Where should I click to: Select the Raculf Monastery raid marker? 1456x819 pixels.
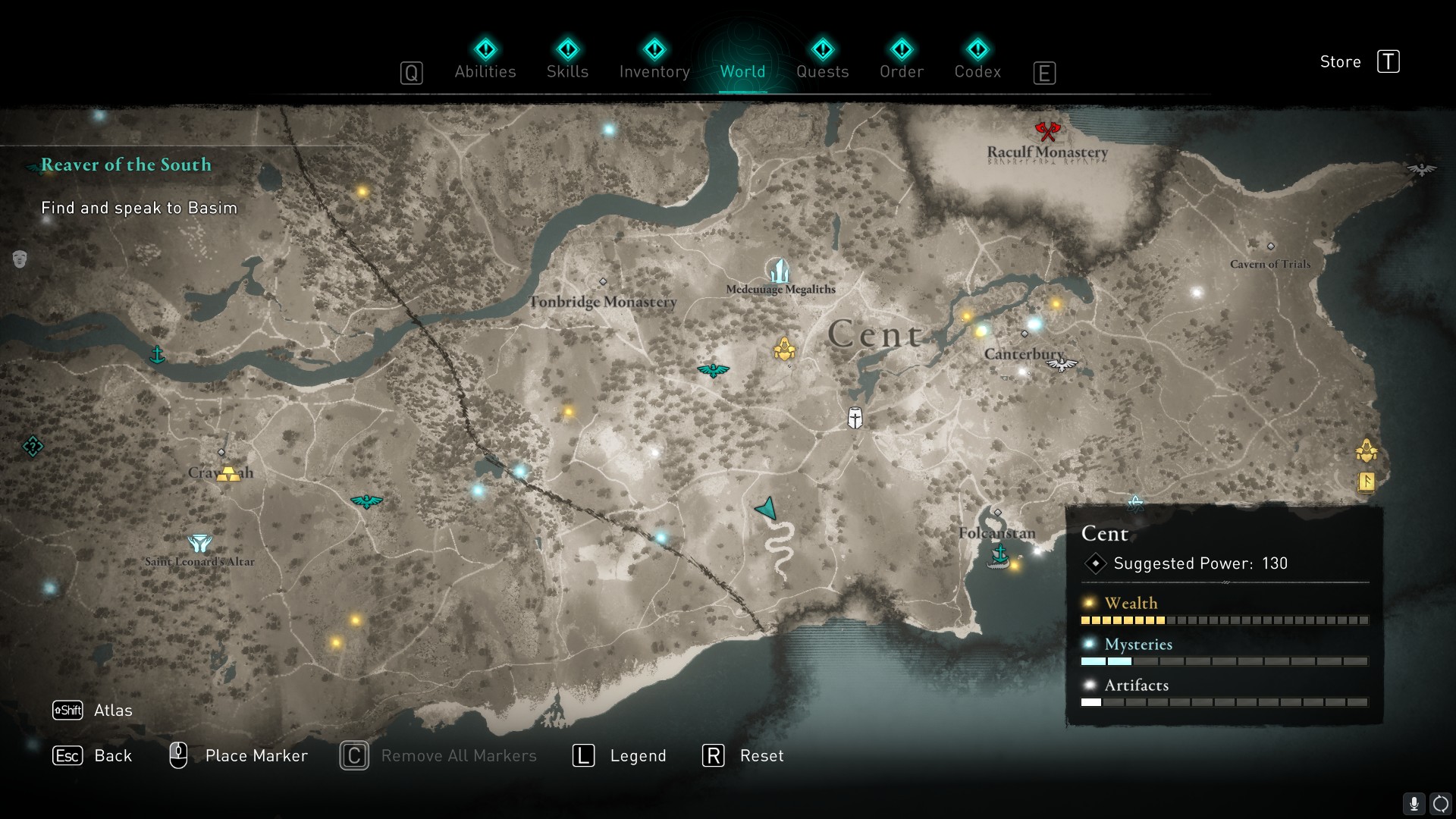pyautogui.click(x=1047, y=131)
